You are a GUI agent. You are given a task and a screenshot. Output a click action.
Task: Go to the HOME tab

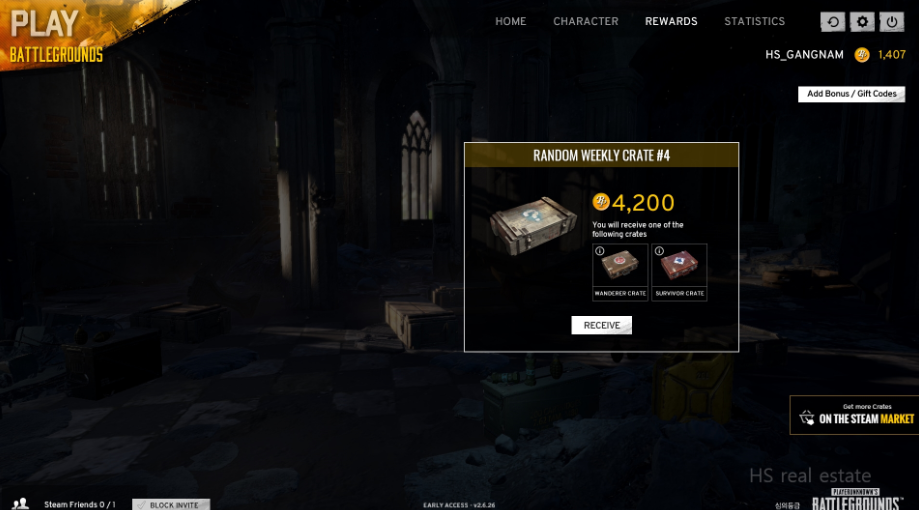510,21
